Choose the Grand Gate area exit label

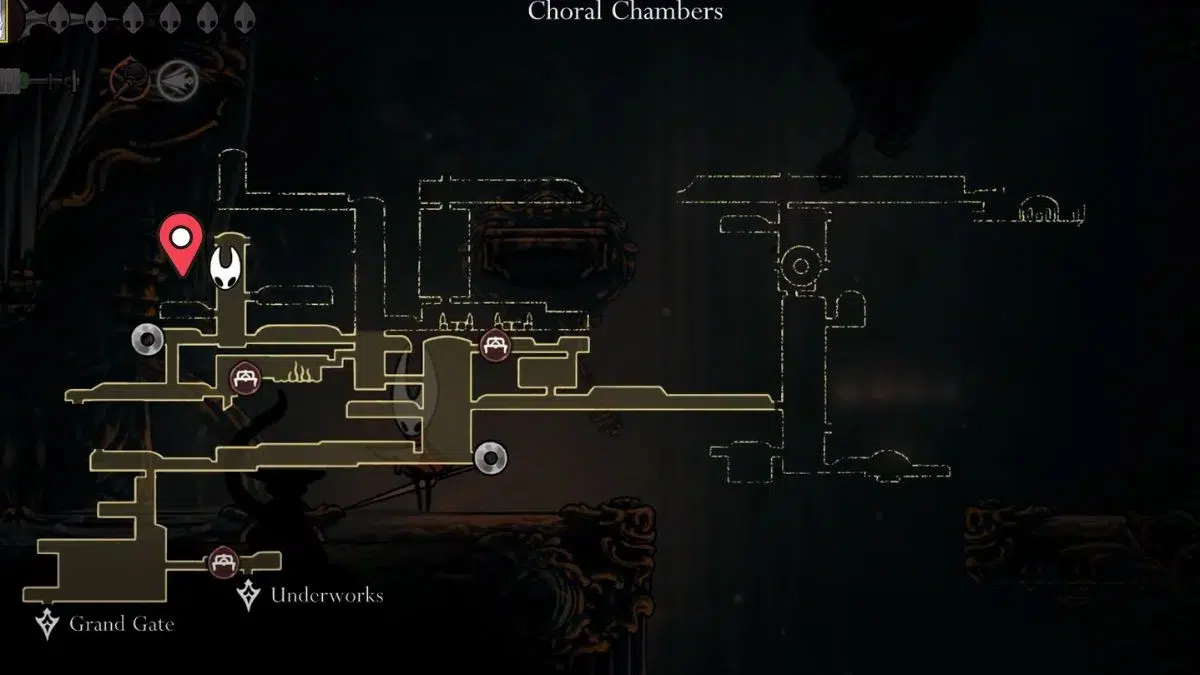click(121, 625)
